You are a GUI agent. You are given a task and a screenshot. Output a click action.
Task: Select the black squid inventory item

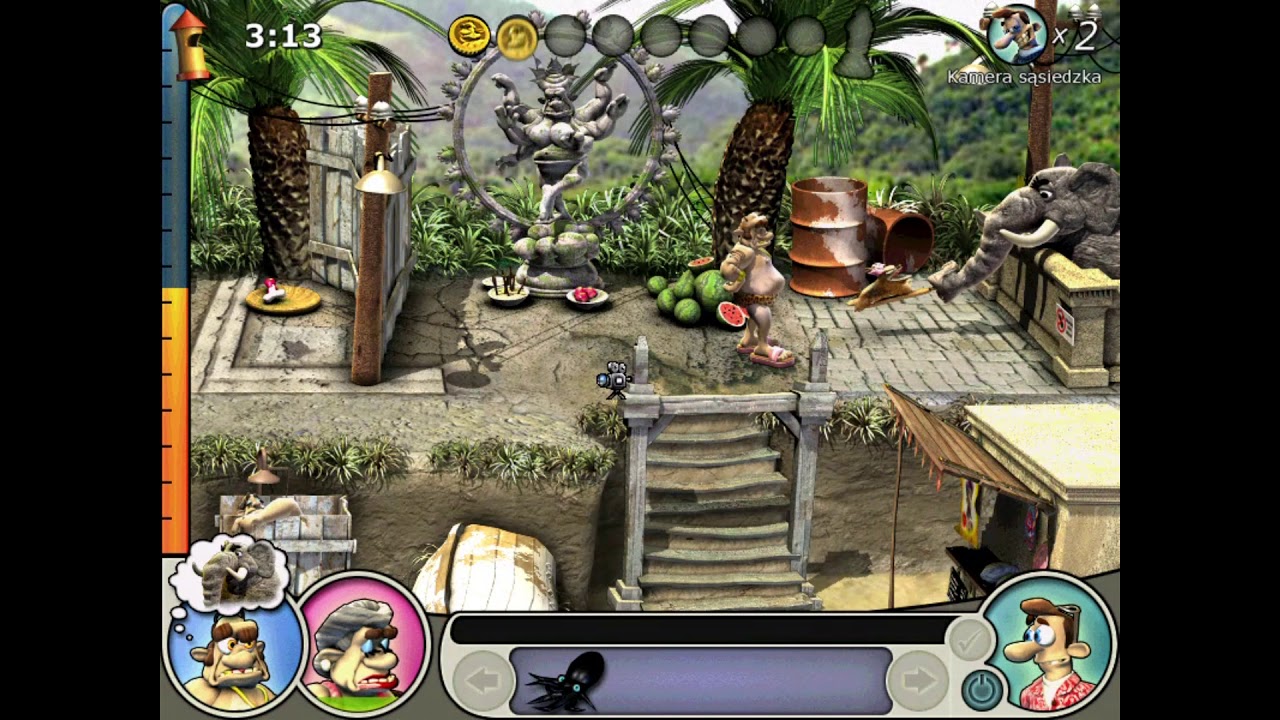565,681
